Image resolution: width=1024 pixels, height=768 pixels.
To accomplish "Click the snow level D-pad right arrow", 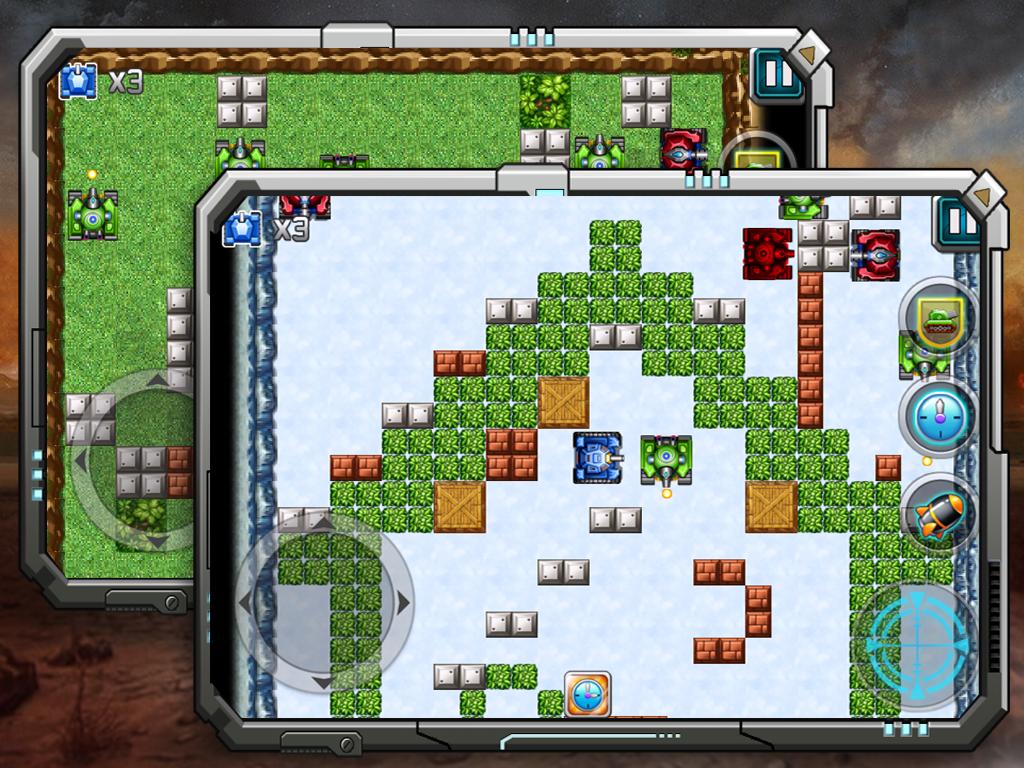I will click(x=401, y=603).
